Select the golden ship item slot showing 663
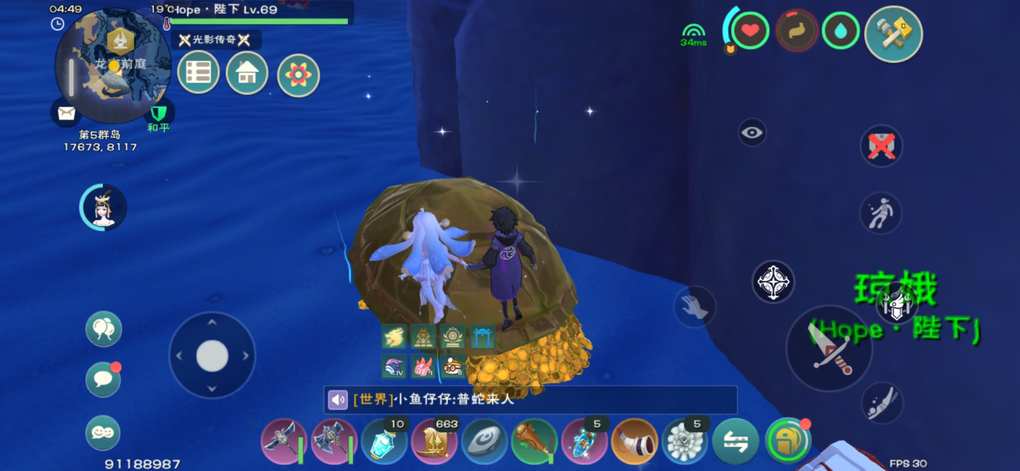This screenshot has width=1020, height=471. click(434, 441)
